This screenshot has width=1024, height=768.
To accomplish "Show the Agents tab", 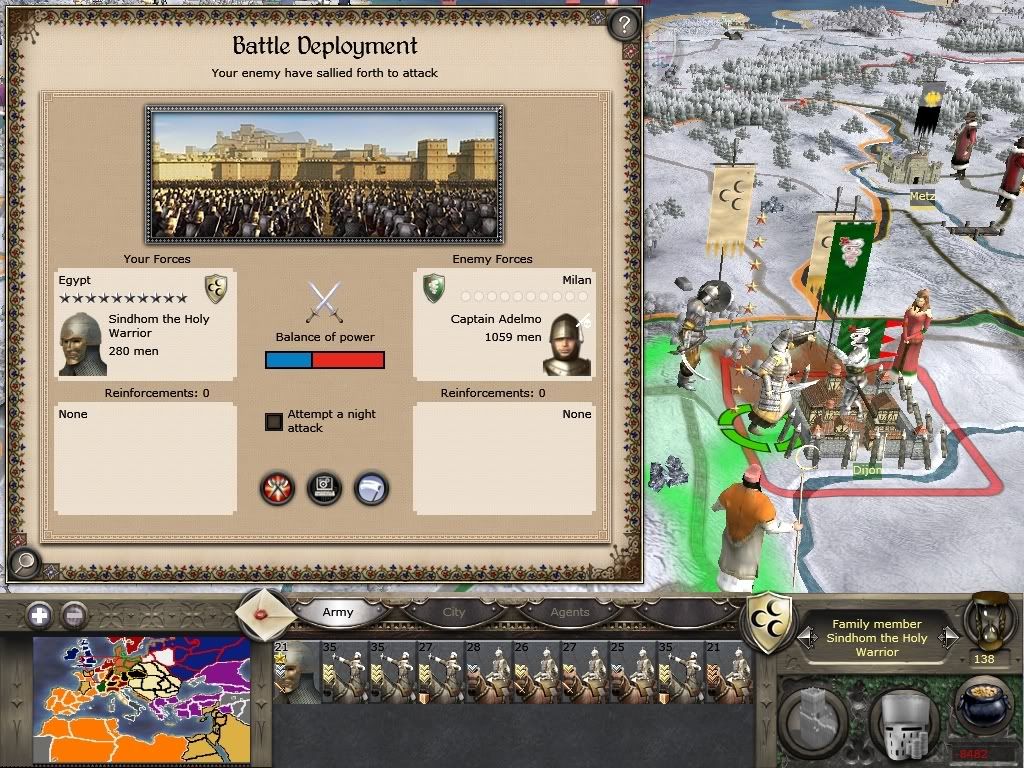I will click(570, 612).
